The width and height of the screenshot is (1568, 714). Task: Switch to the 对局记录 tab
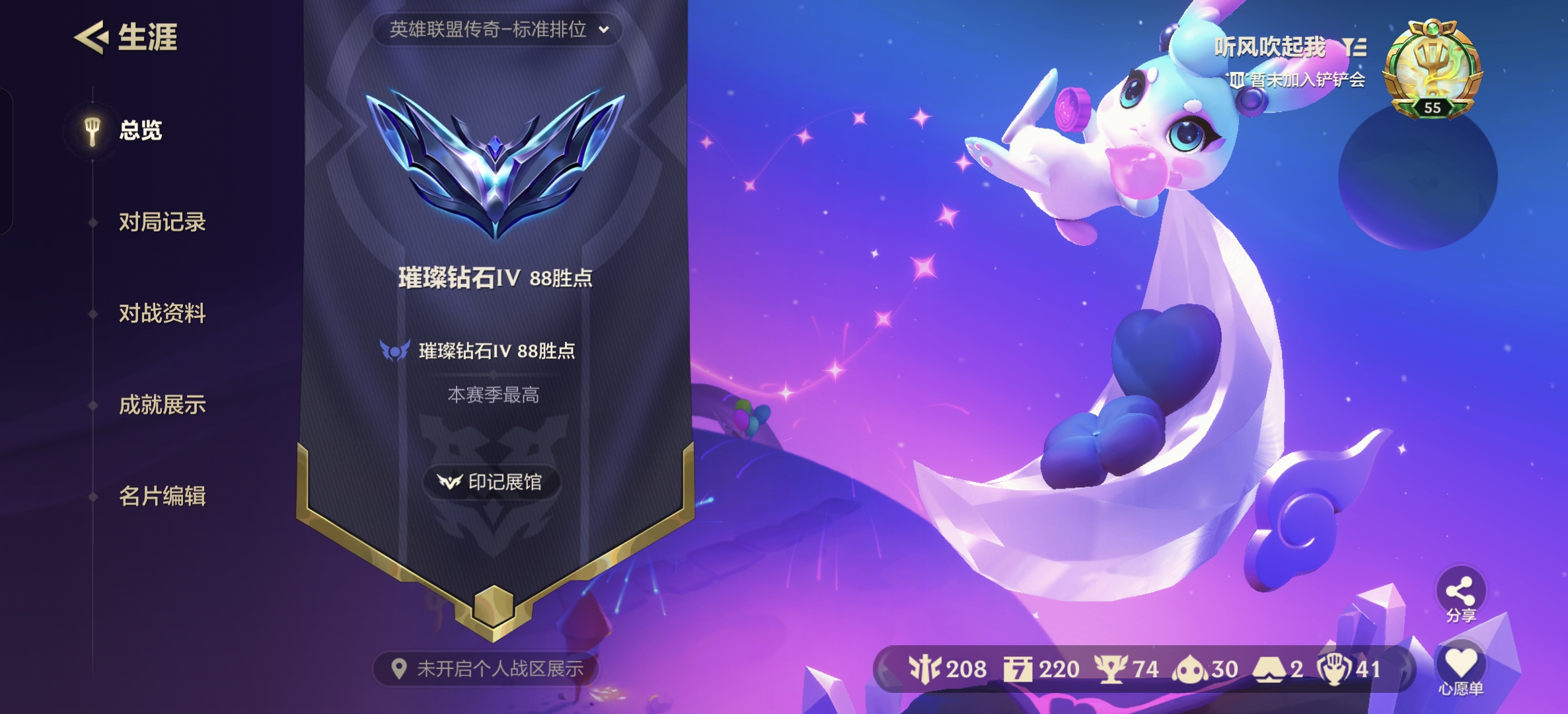tap(163, 223)
